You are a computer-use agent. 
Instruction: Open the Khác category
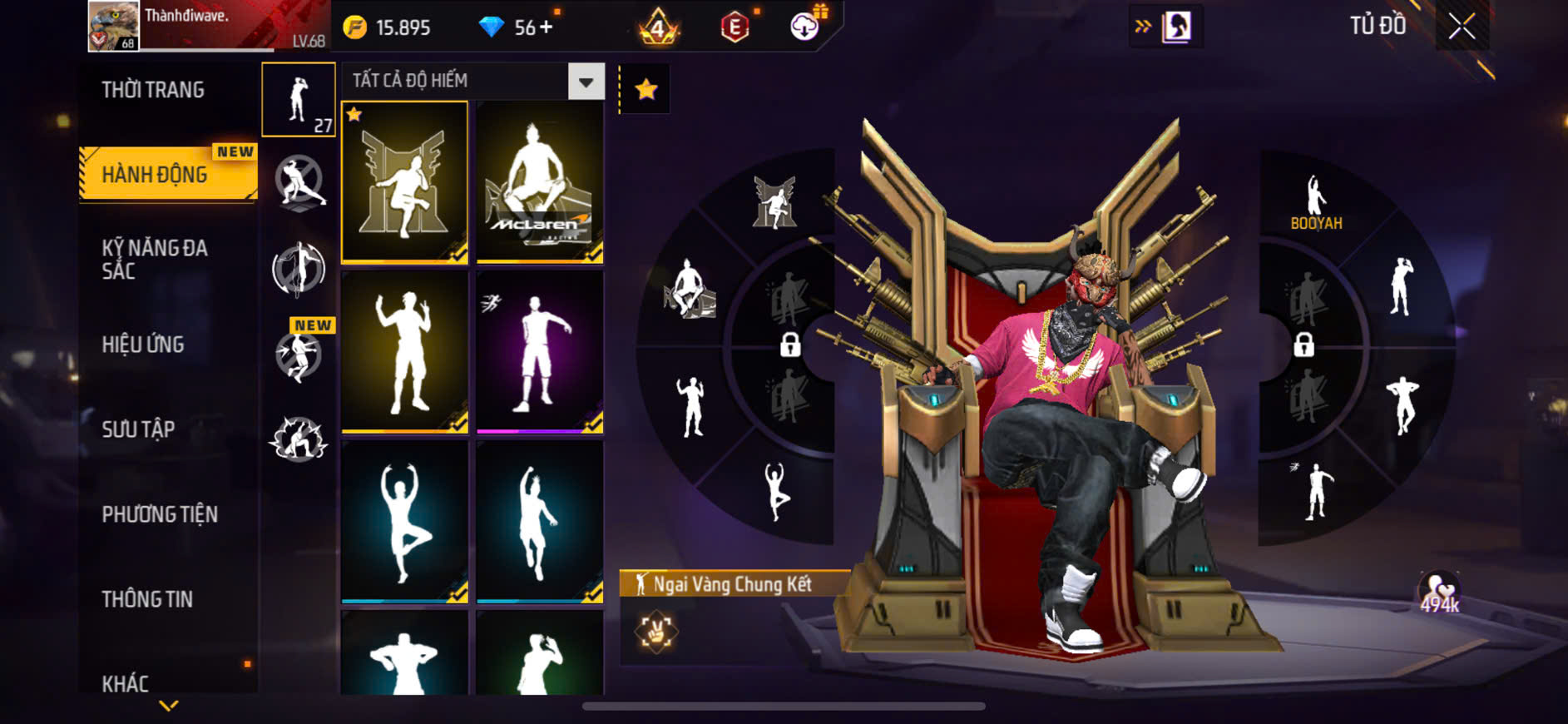pyautogui.click(x=126, y=683)
